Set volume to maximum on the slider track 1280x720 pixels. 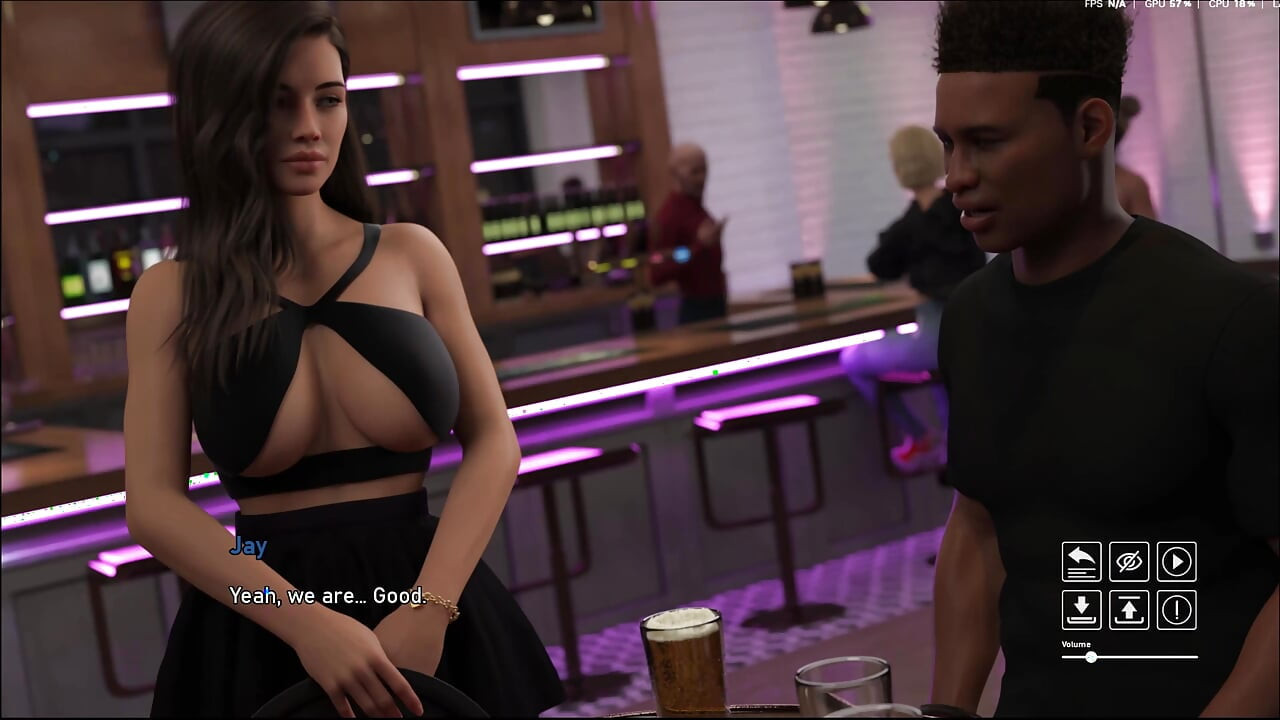[x=1195, y=657]
